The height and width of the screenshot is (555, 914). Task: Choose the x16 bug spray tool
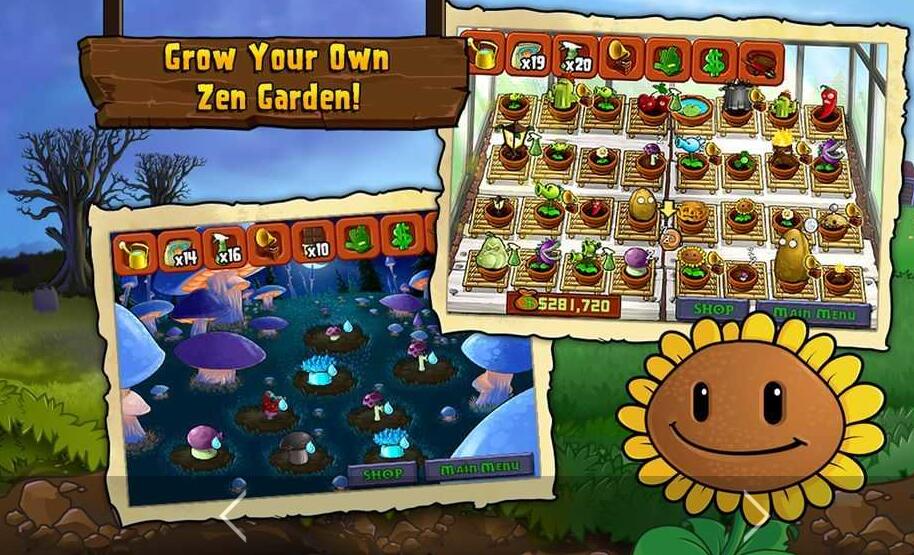[226, 246]
